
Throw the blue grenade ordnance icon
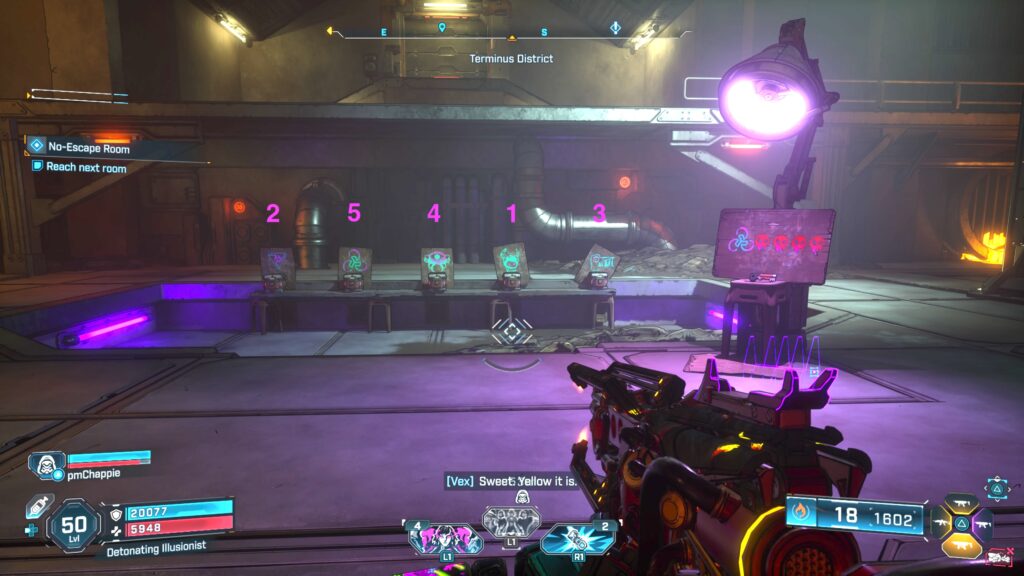577,539
